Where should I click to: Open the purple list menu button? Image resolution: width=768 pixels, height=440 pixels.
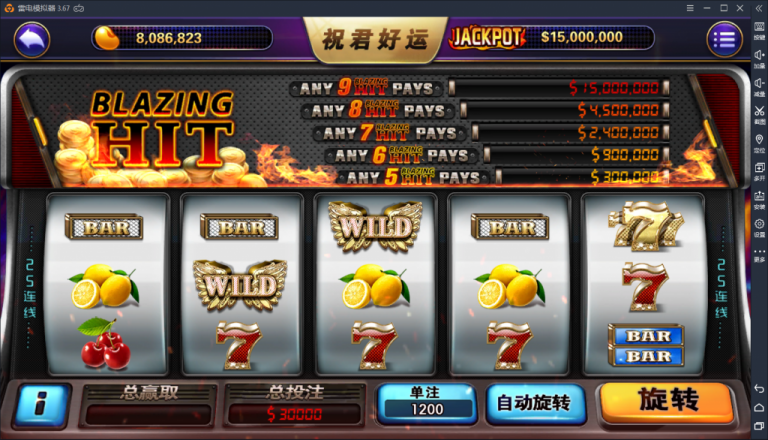[x=725, y=39]
